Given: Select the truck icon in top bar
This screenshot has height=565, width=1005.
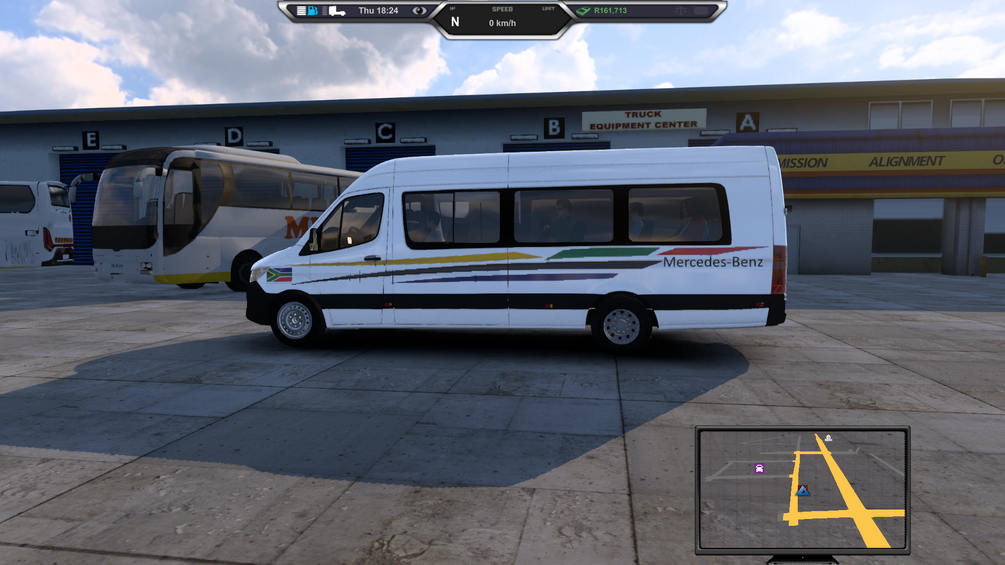Looking at the screenshot, I should click(x=336, y=11).
